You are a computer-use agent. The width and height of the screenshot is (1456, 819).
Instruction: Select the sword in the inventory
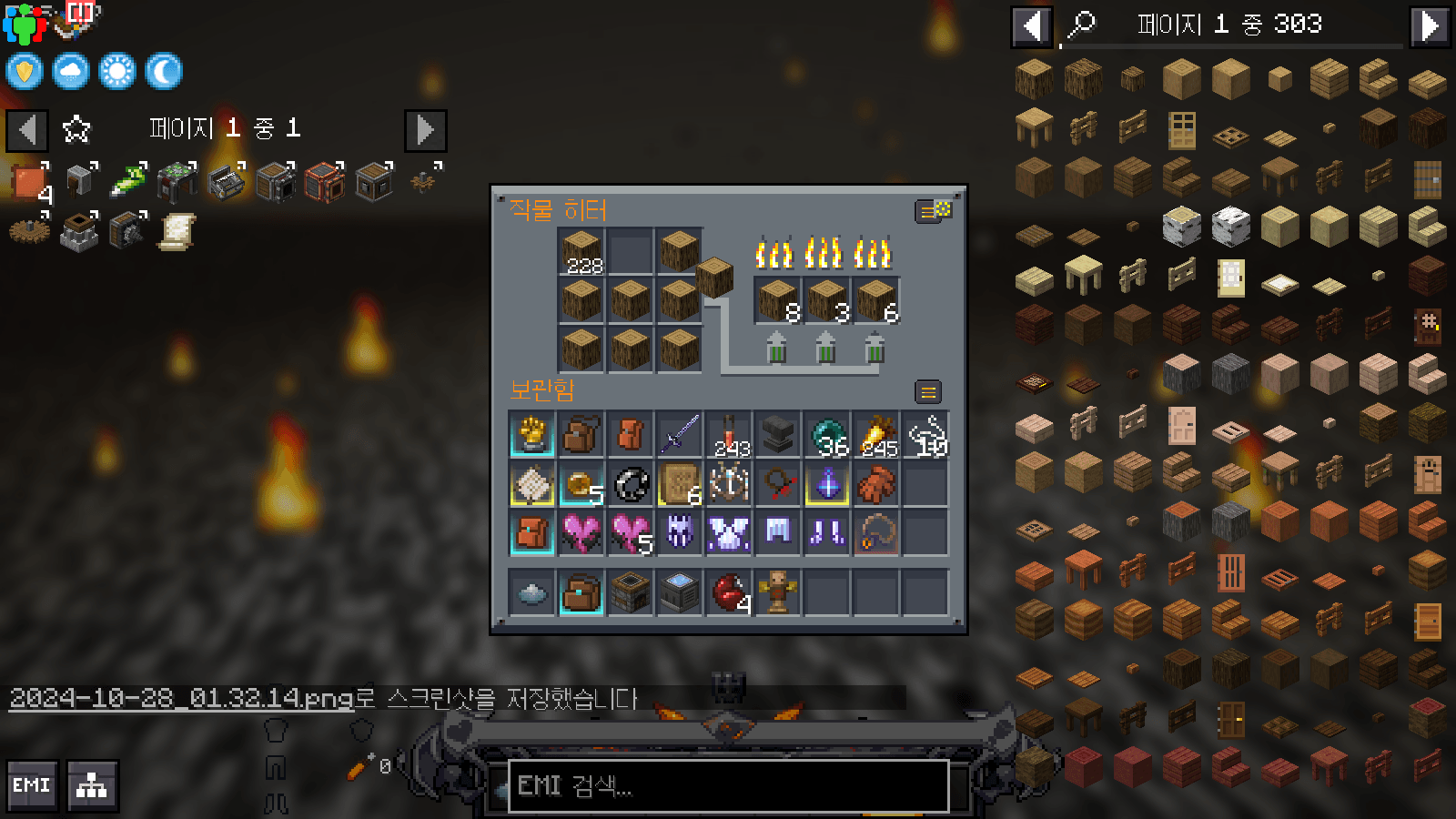(680, 435)
